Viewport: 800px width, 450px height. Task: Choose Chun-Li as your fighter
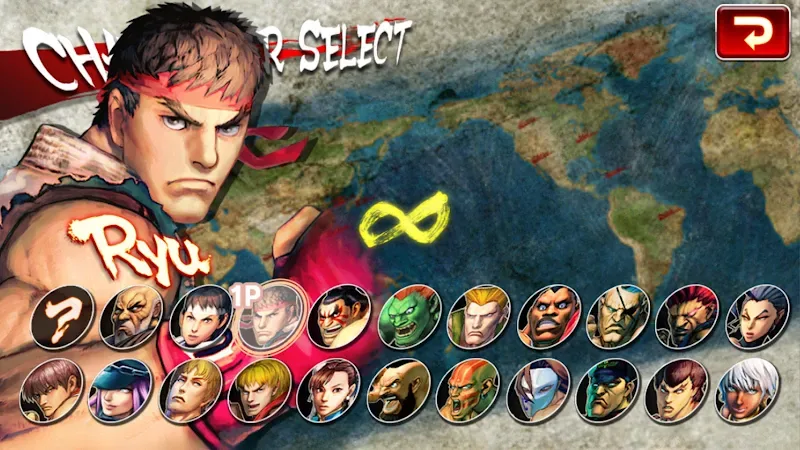(329, 390)
